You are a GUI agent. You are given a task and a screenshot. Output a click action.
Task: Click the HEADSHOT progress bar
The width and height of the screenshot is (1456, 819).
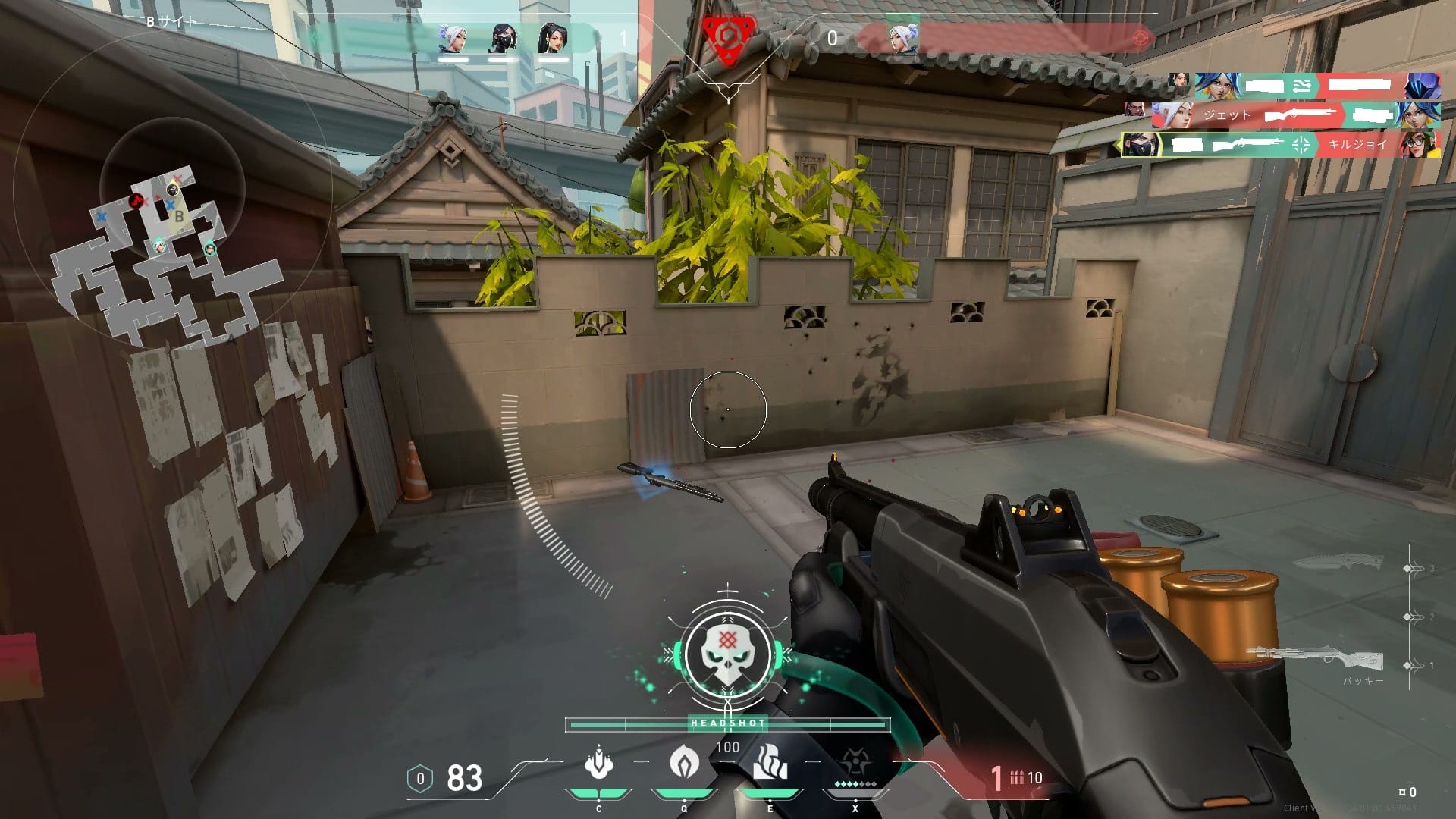(x=726, y=724)
